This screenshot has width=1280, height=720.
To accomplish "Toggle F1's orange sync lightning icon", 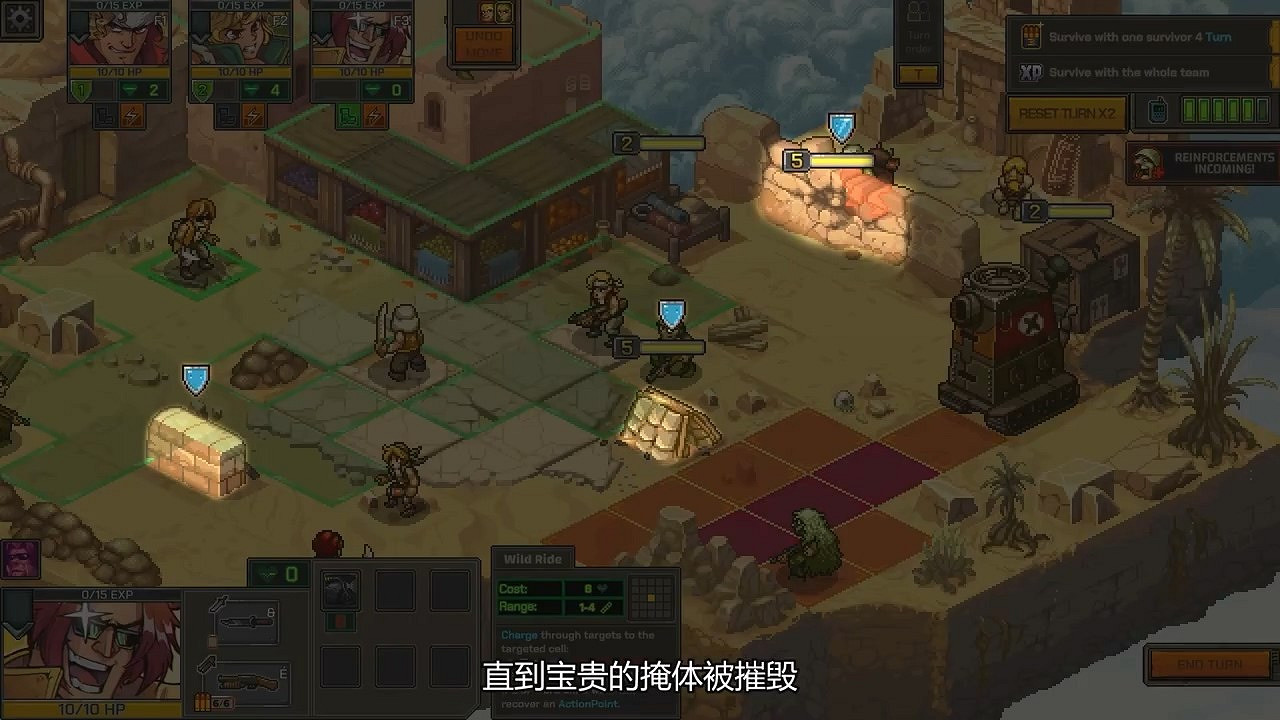I will tap(131, 115).
